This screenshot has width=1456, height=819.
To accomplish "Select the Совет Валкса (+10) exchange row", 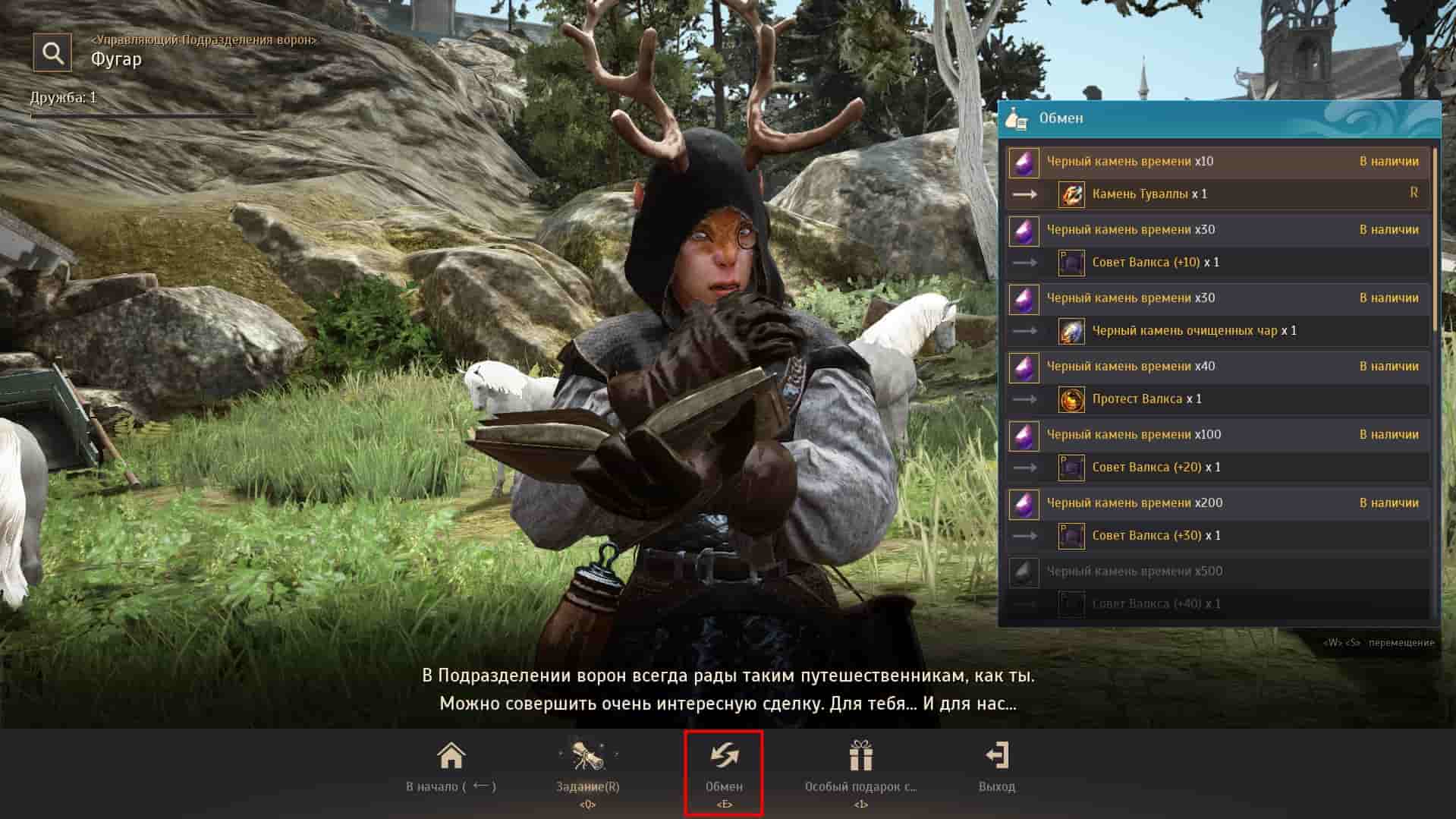I will [x=1155, y=263].
